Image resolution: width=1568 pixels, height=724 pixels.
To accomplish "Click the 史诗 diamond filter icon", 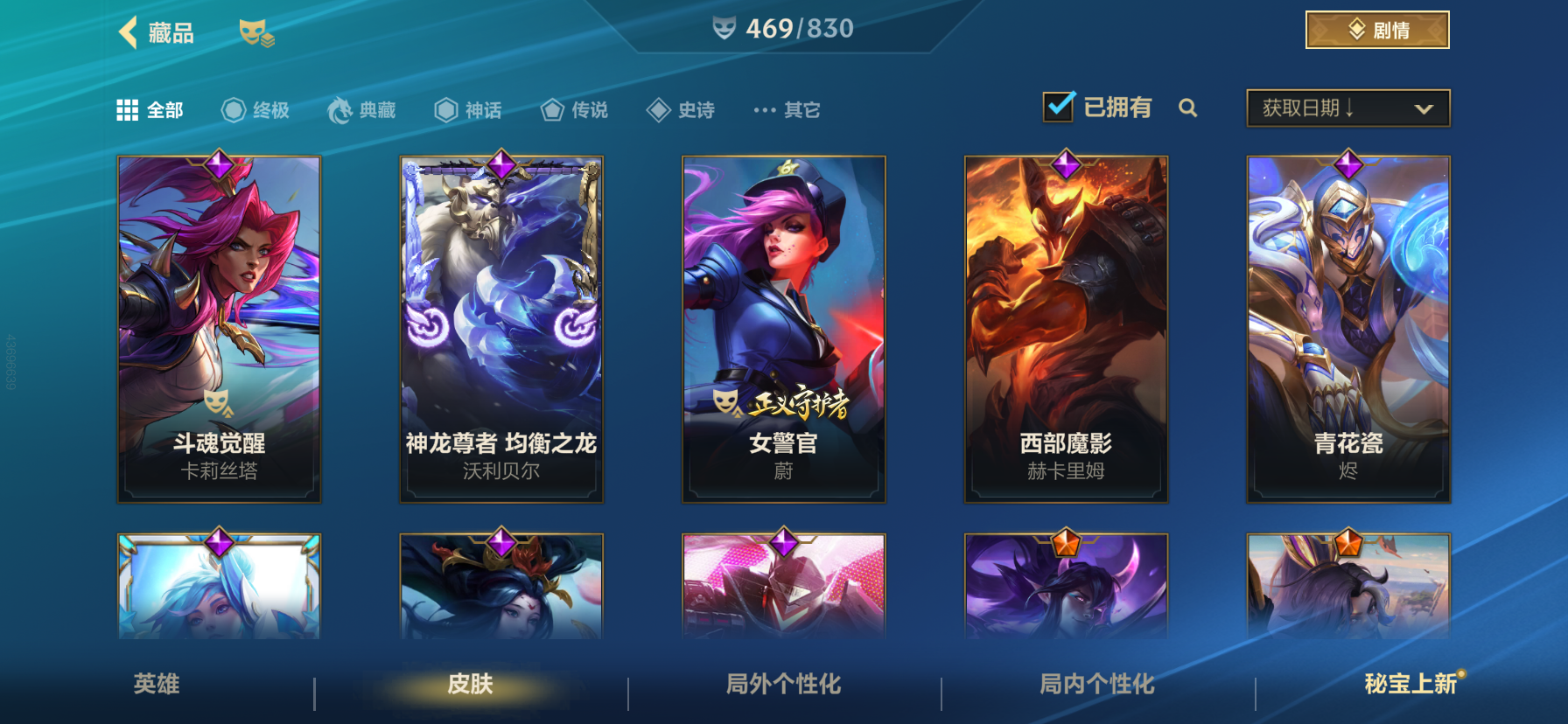I will [x=658, y=108].
